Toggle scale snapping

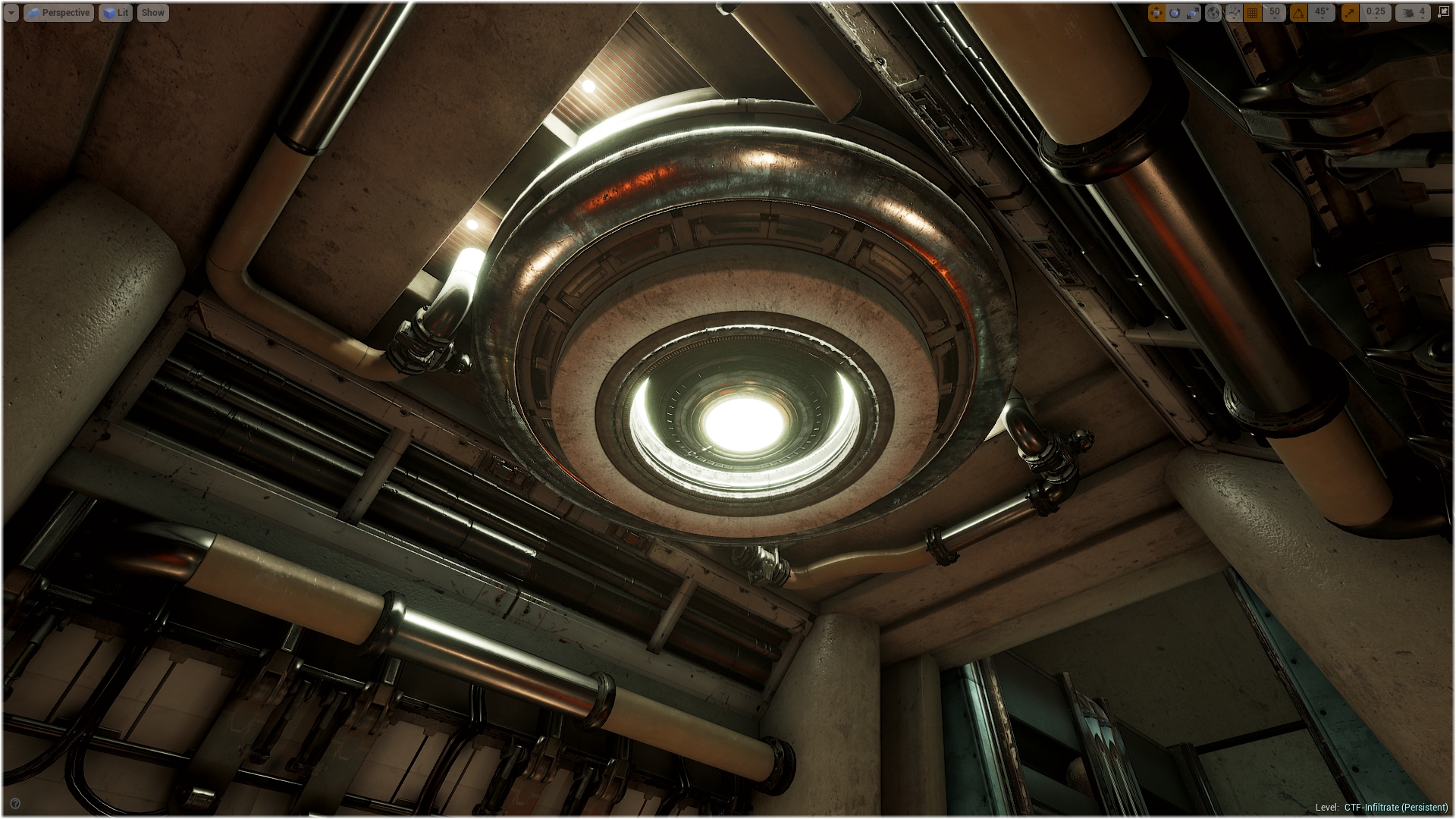[x=1350, y=13]
